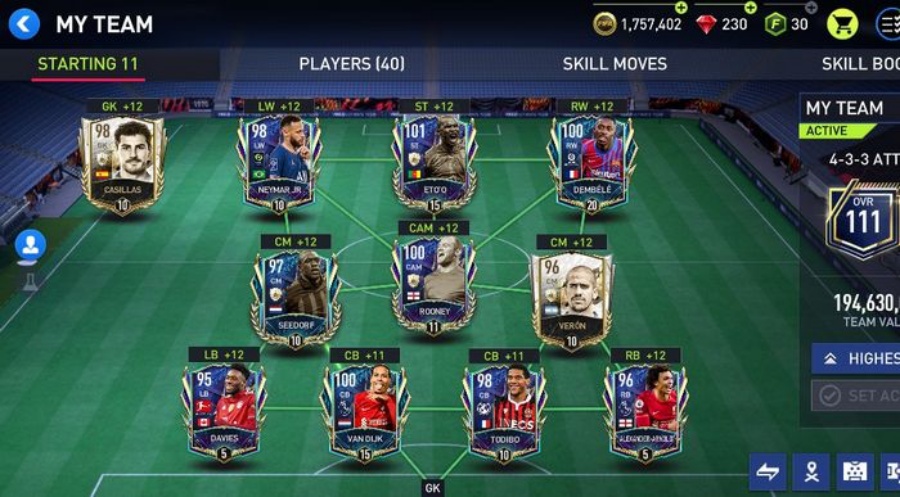This screenshot has width=900, height=497.
Task: Open the yellow shopping cart store
Action: 842,23
